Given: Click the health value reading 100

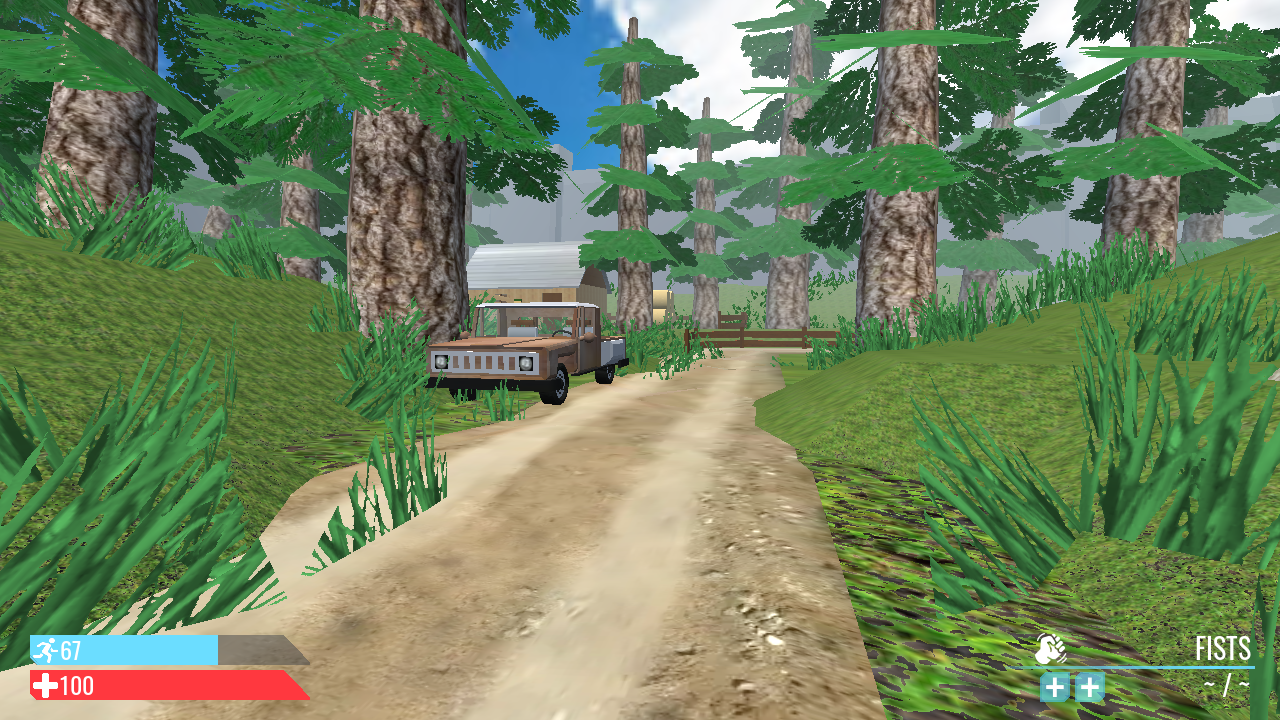Looking at the screenshot, I should pos(78,687).
